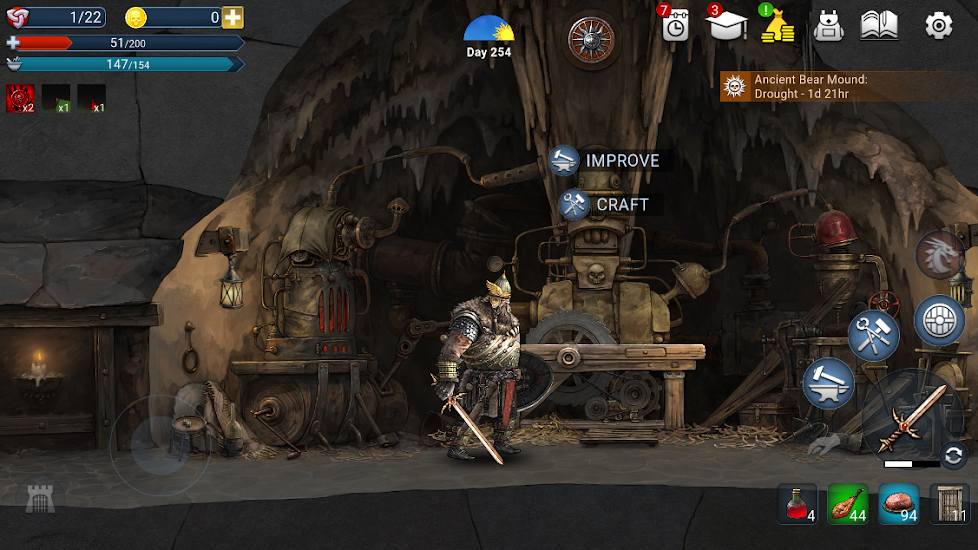Raise the round shield block button
The width and height of the screenshot is (978, 550).
point(939,320)
